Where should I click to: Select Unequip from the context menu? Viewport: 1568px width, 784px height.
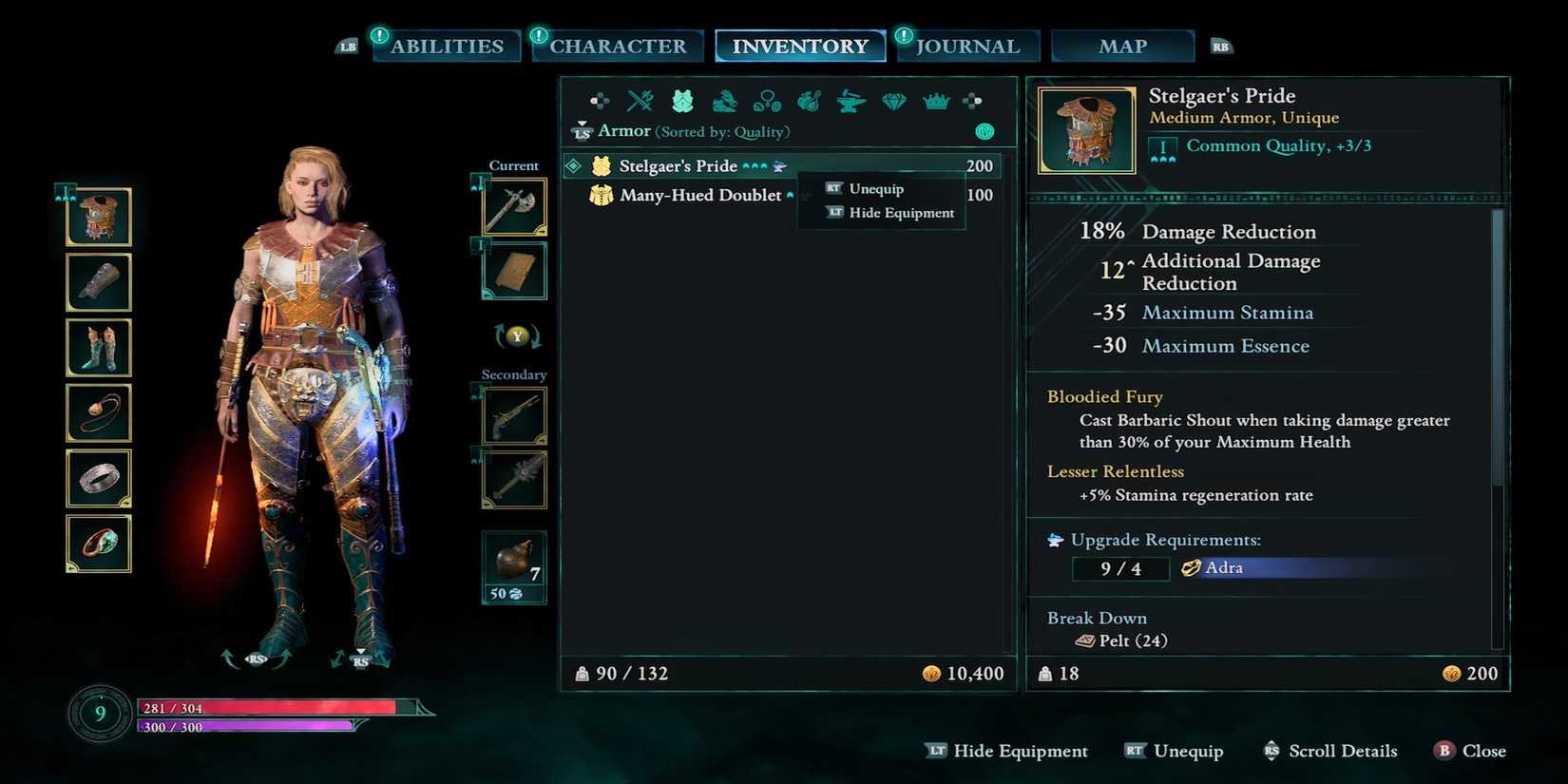pyautogui.click(x=875, y=188)
